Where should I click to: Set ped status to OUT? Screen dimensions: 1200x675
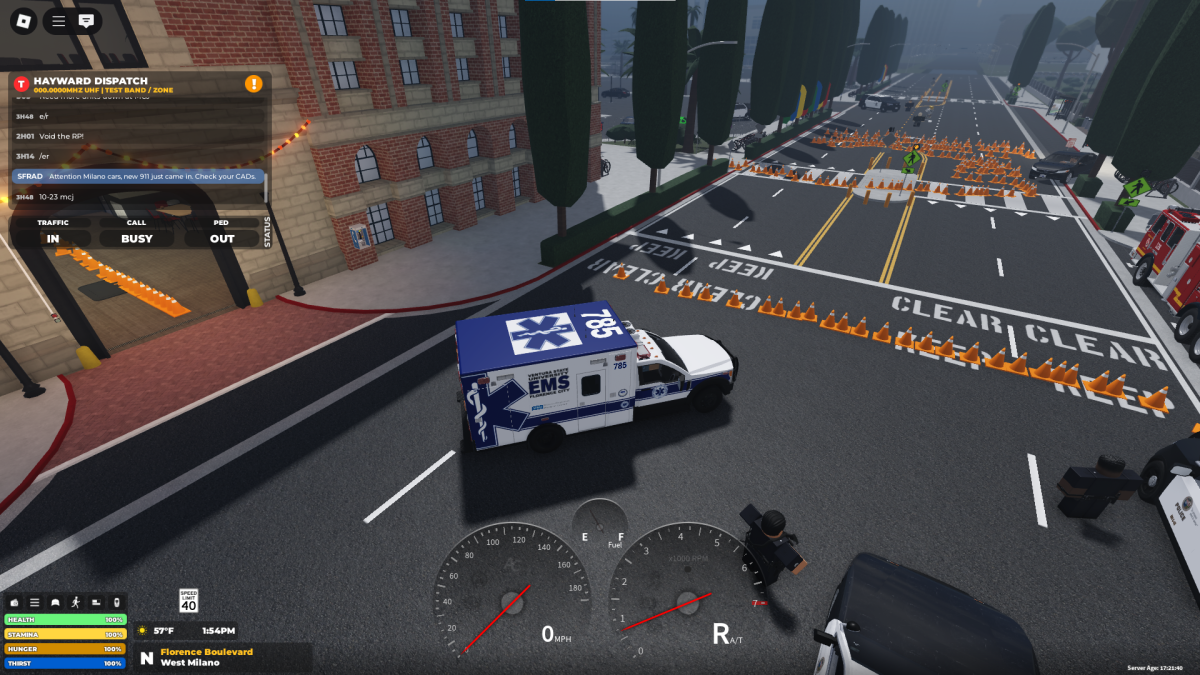pyautogui.click(x=222, y=239)
